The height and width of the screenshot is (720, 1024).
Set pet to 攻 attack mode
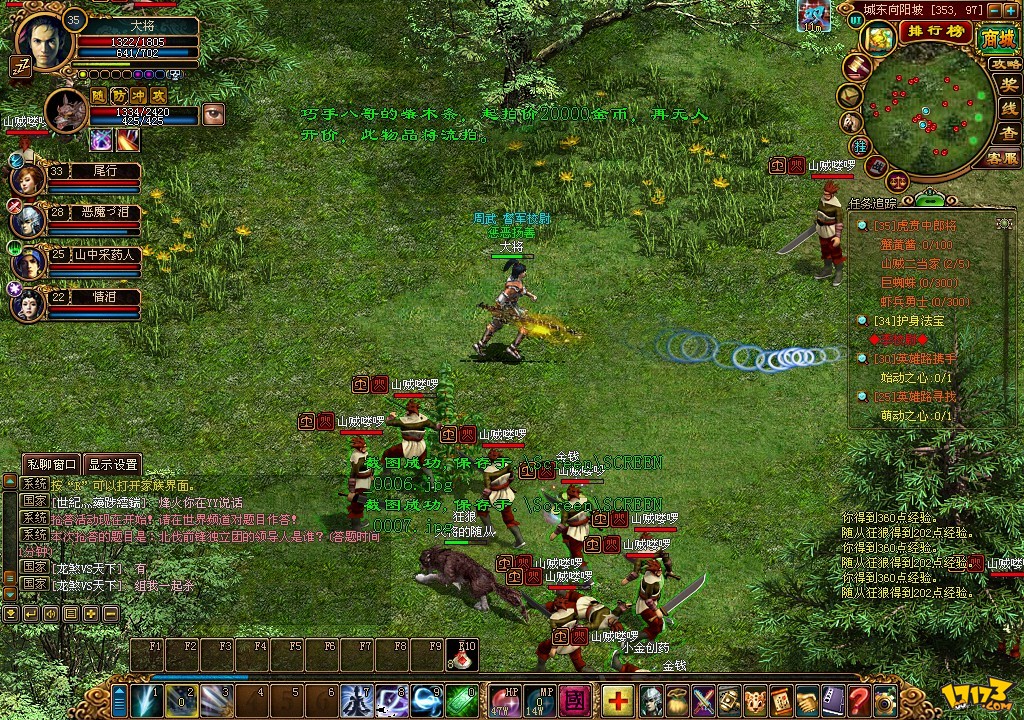coord(158,95)
